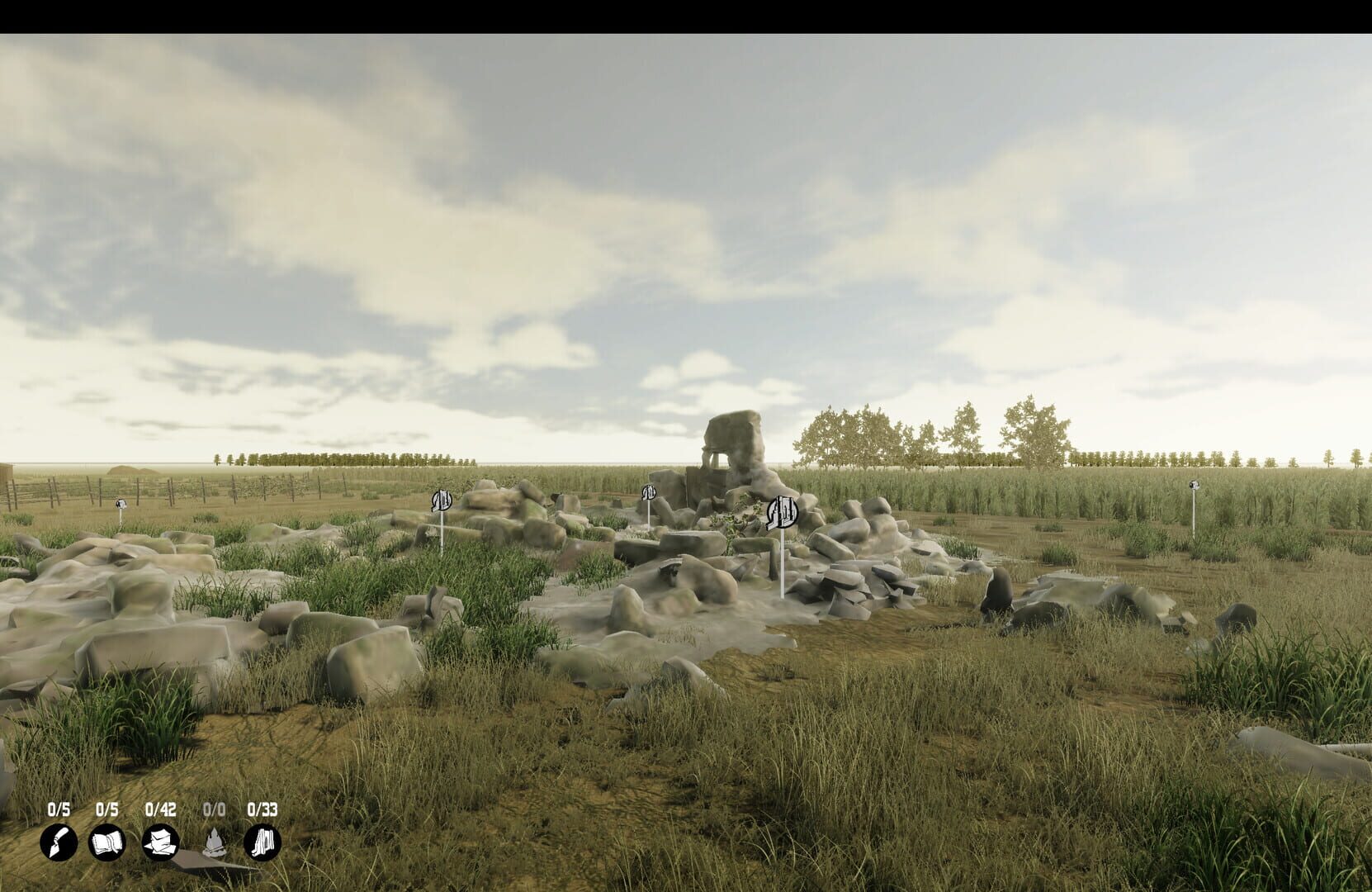1372x892 pixels.
Task: Click the 0/33 stone fragments counter
Action: [x=262, y=811]
